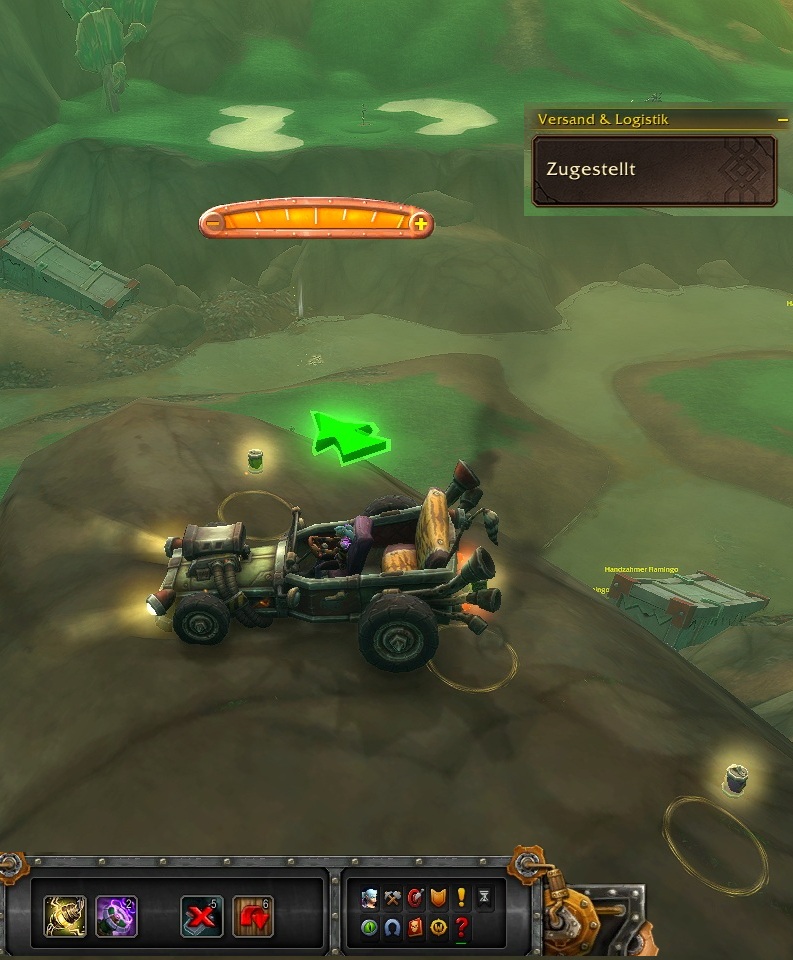The image size is (793, 960).
Task: Collapse the Versand & Logistik tracker
Action: point(782,119)
